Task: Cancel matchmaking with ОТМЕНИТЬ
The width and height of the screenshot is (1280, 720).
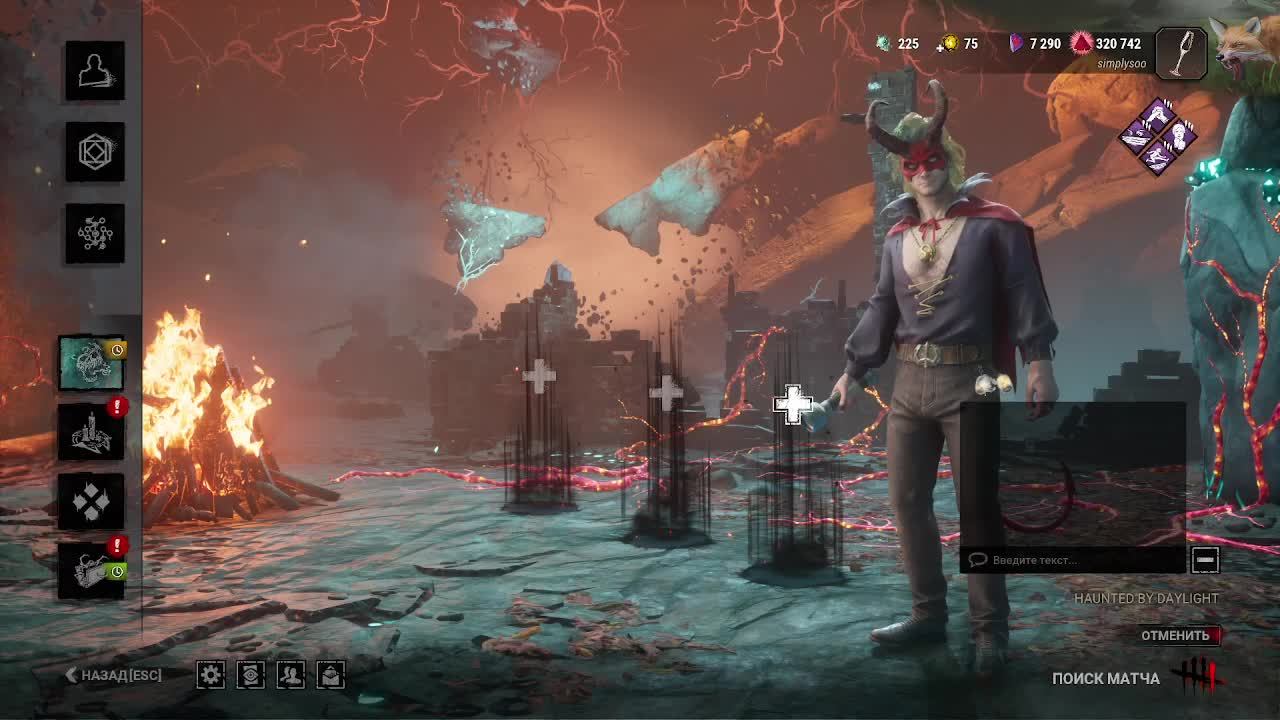Action: click(x=1176, y=635)
